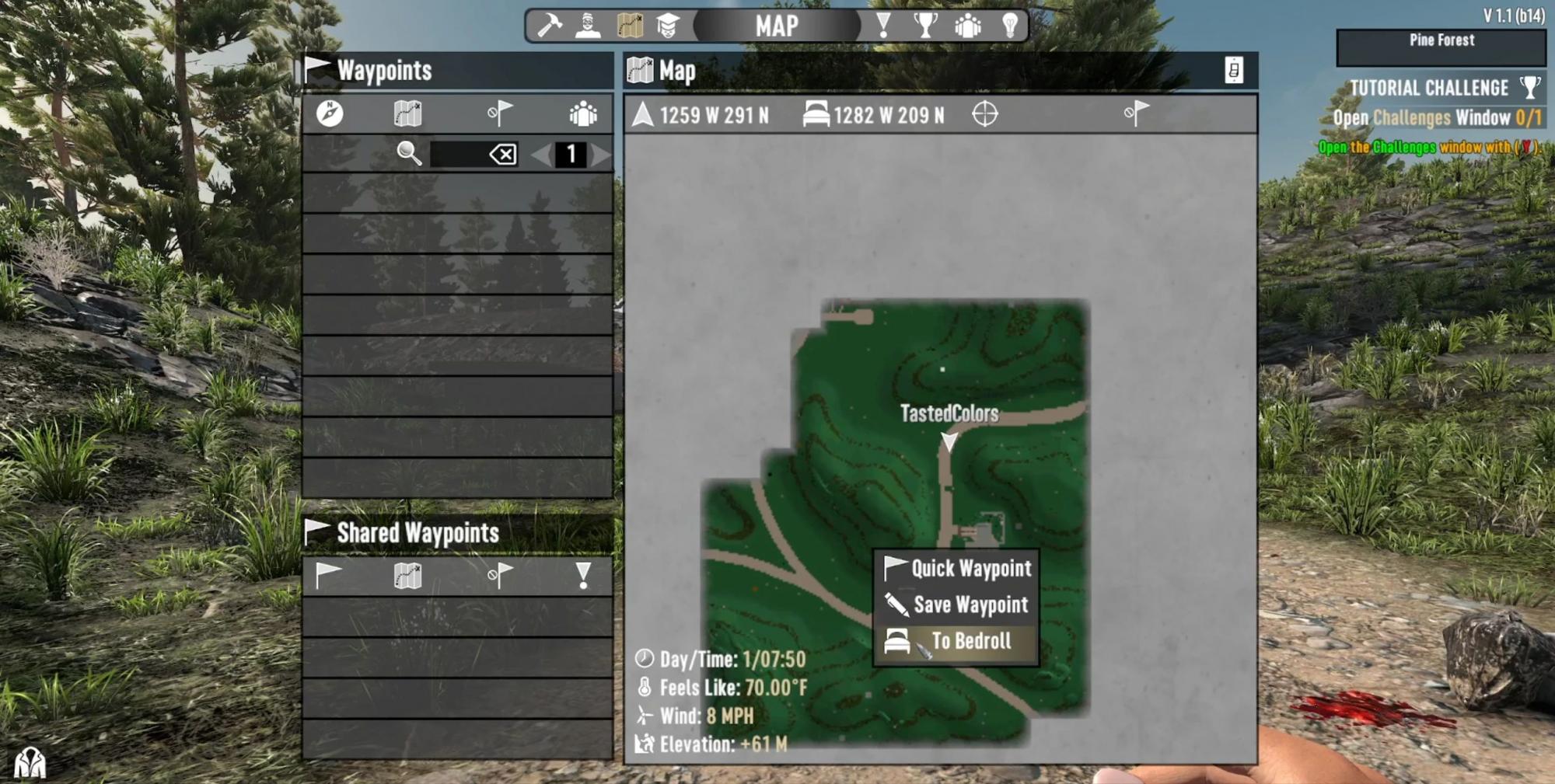Switch to the character tab

(589, 26)
